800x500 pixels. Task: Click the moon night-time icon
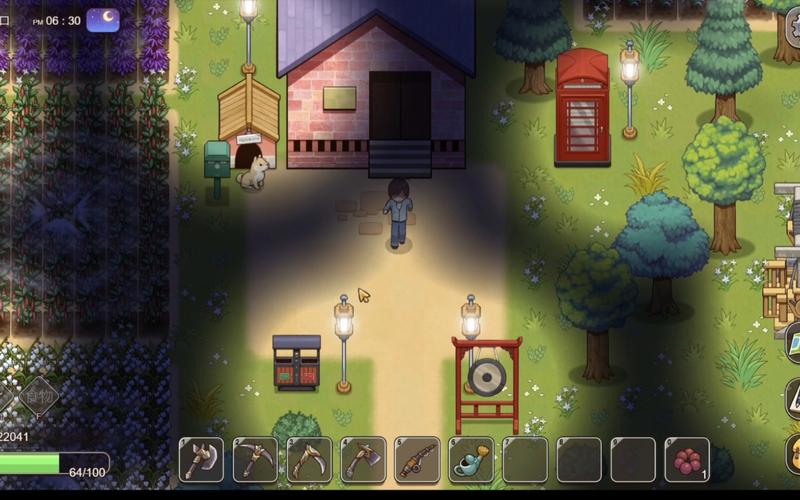[103, 20]
